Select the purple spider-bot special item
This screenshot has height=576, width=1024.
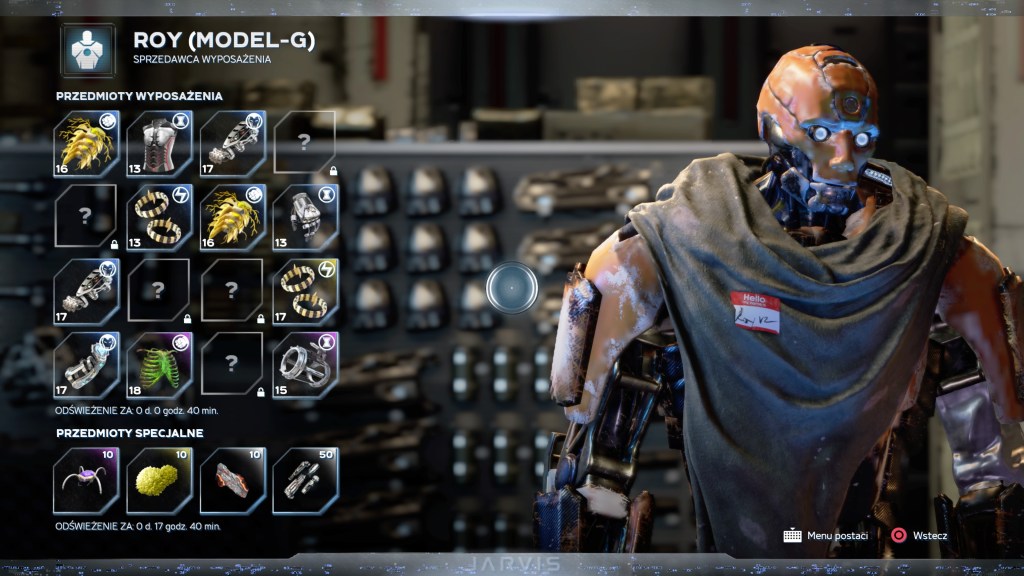point(86,480)
